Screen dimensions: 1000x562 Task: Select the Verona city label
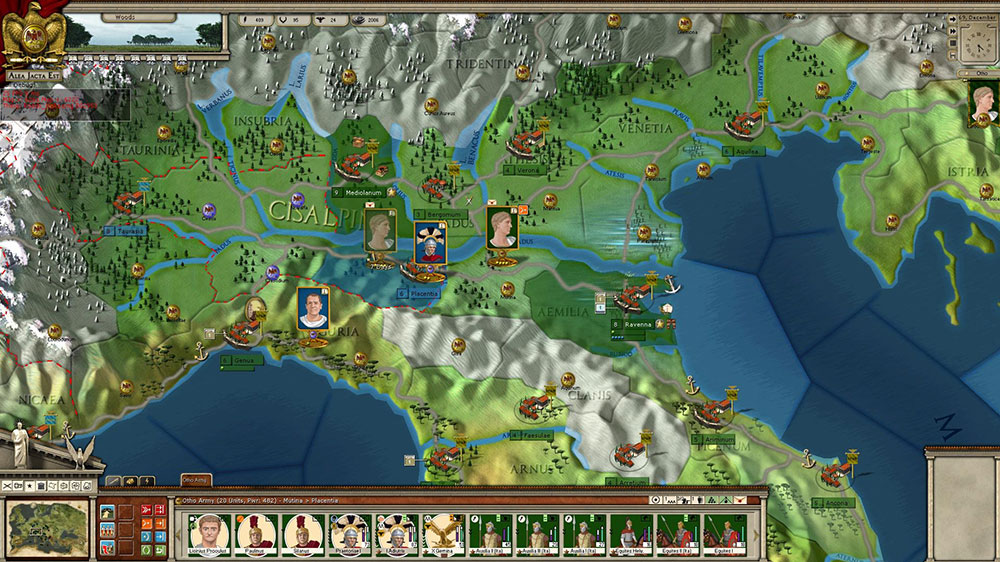click(x=526, y=170)
